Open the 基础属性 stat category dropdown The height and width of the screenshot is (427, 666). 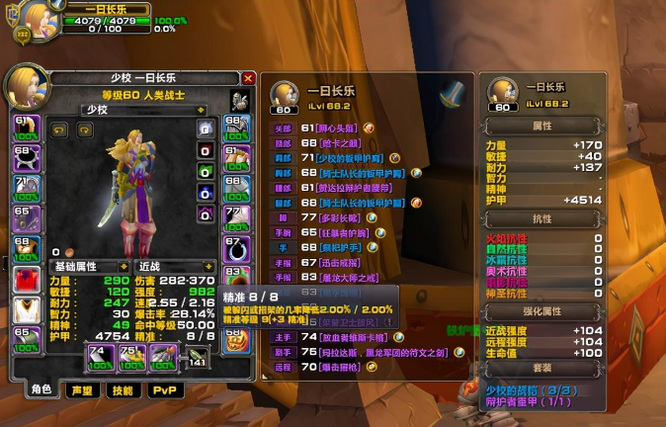click(87, 267)
